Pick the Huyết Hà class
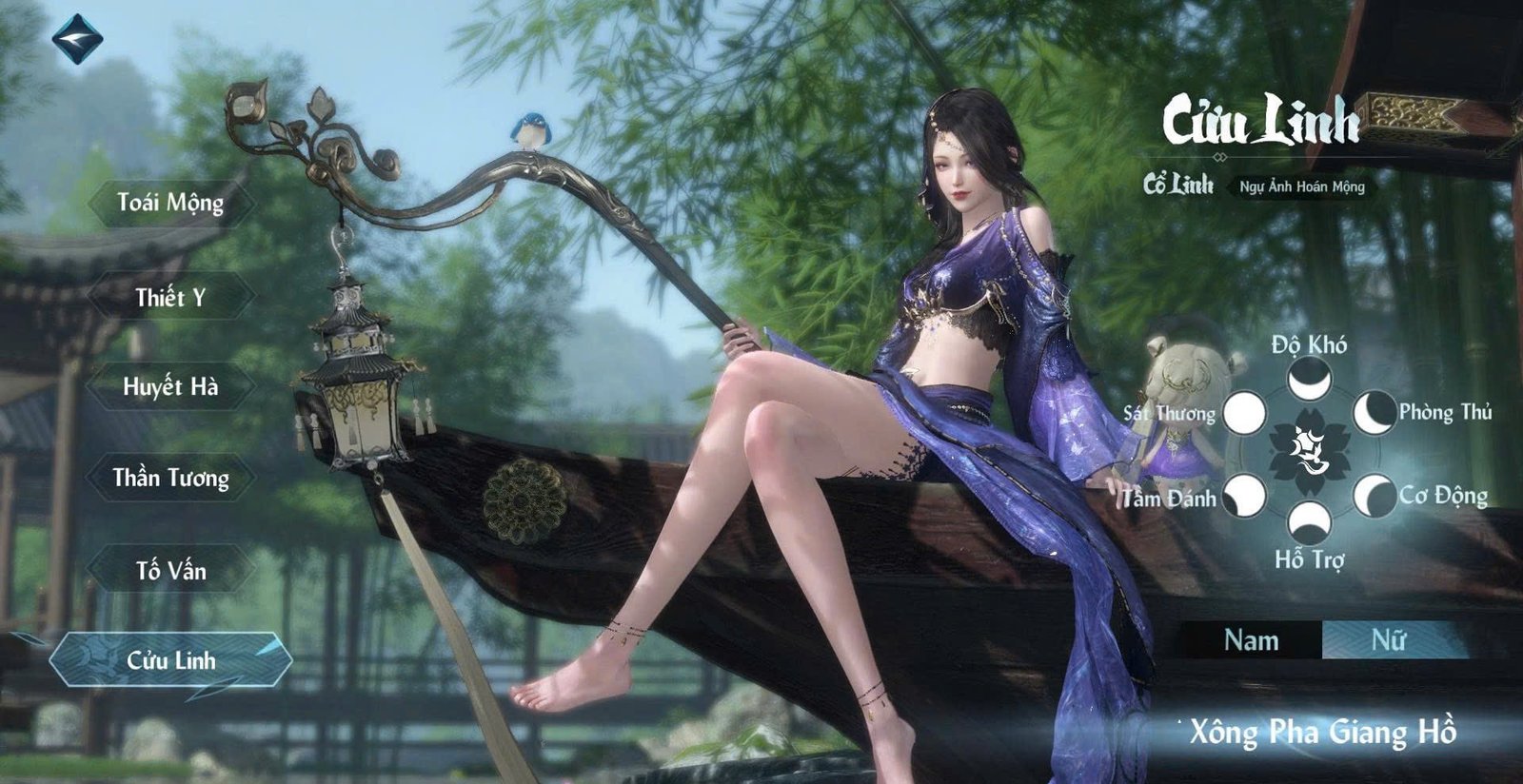The width and height of the screenshot is (1523, 784). [170, 386]
